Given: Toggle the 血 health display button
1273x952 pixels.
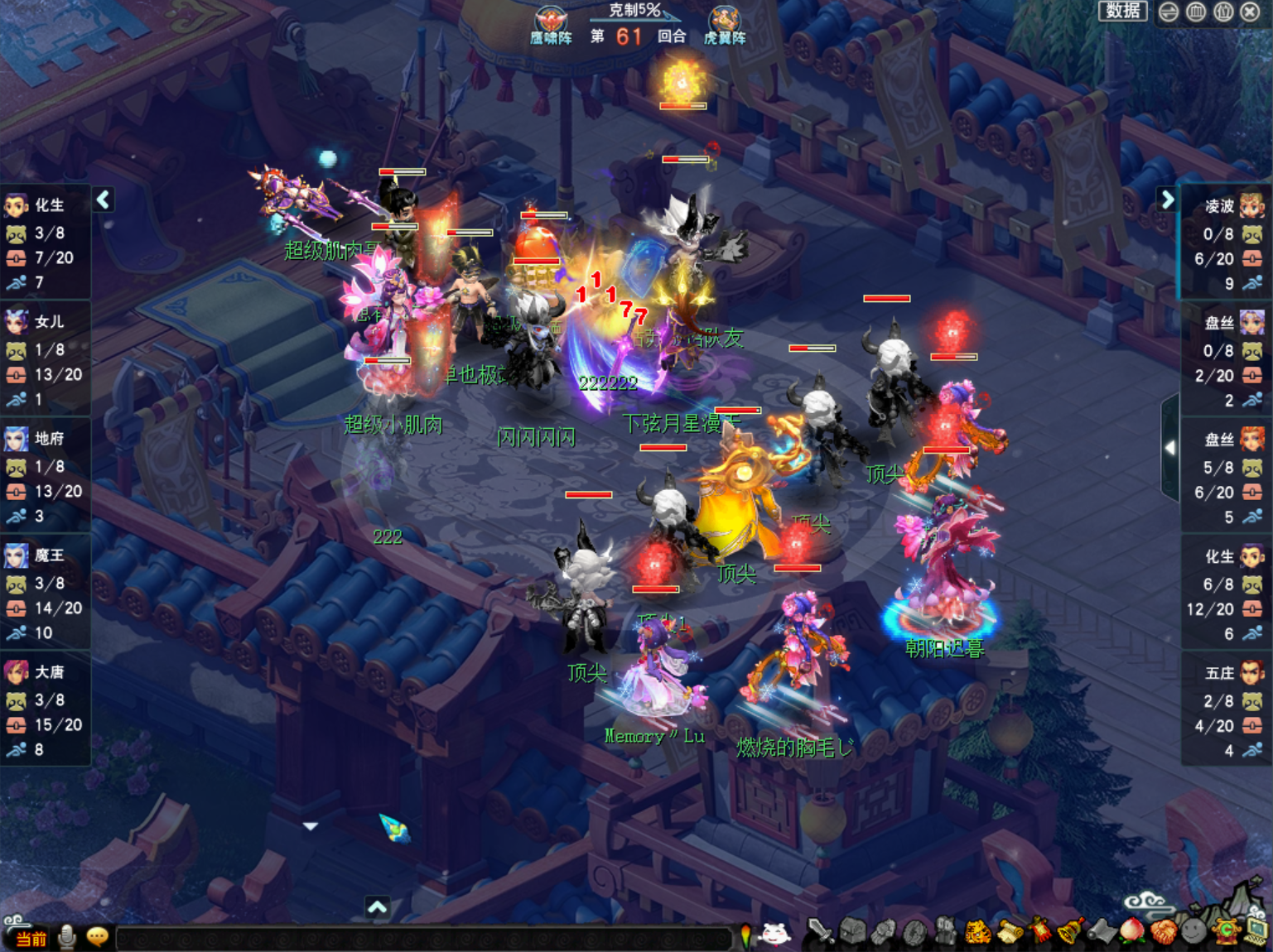Looking at the screenshot, I should [1196, 12].
